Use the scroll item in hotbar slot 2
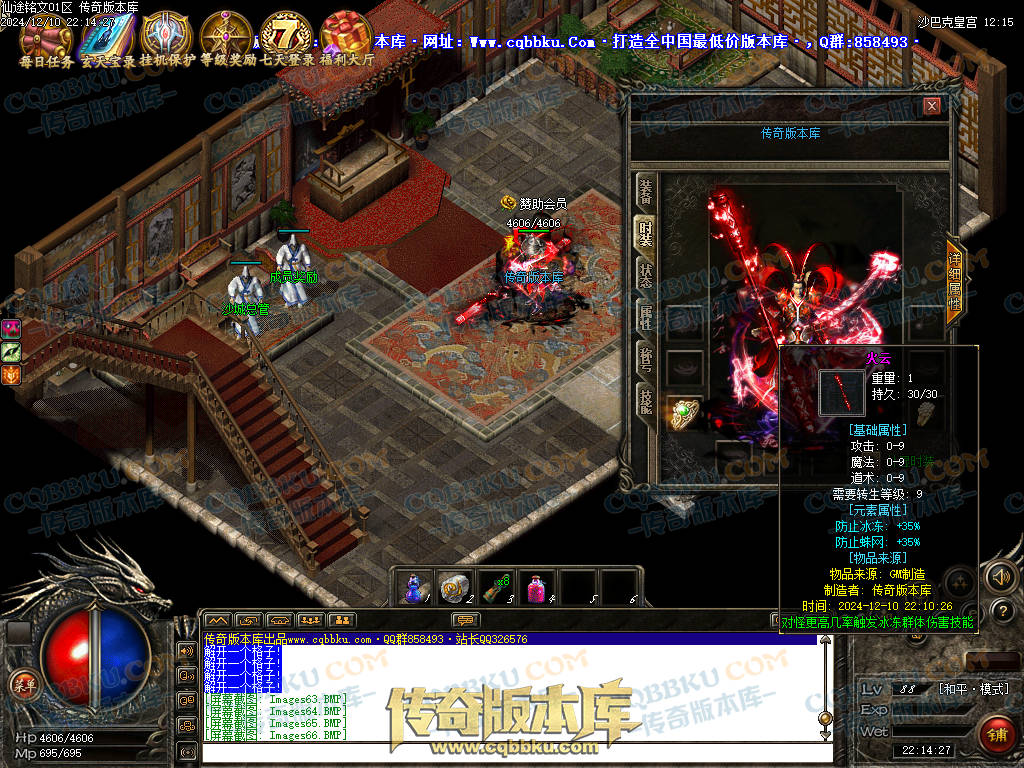 (456, 586)
